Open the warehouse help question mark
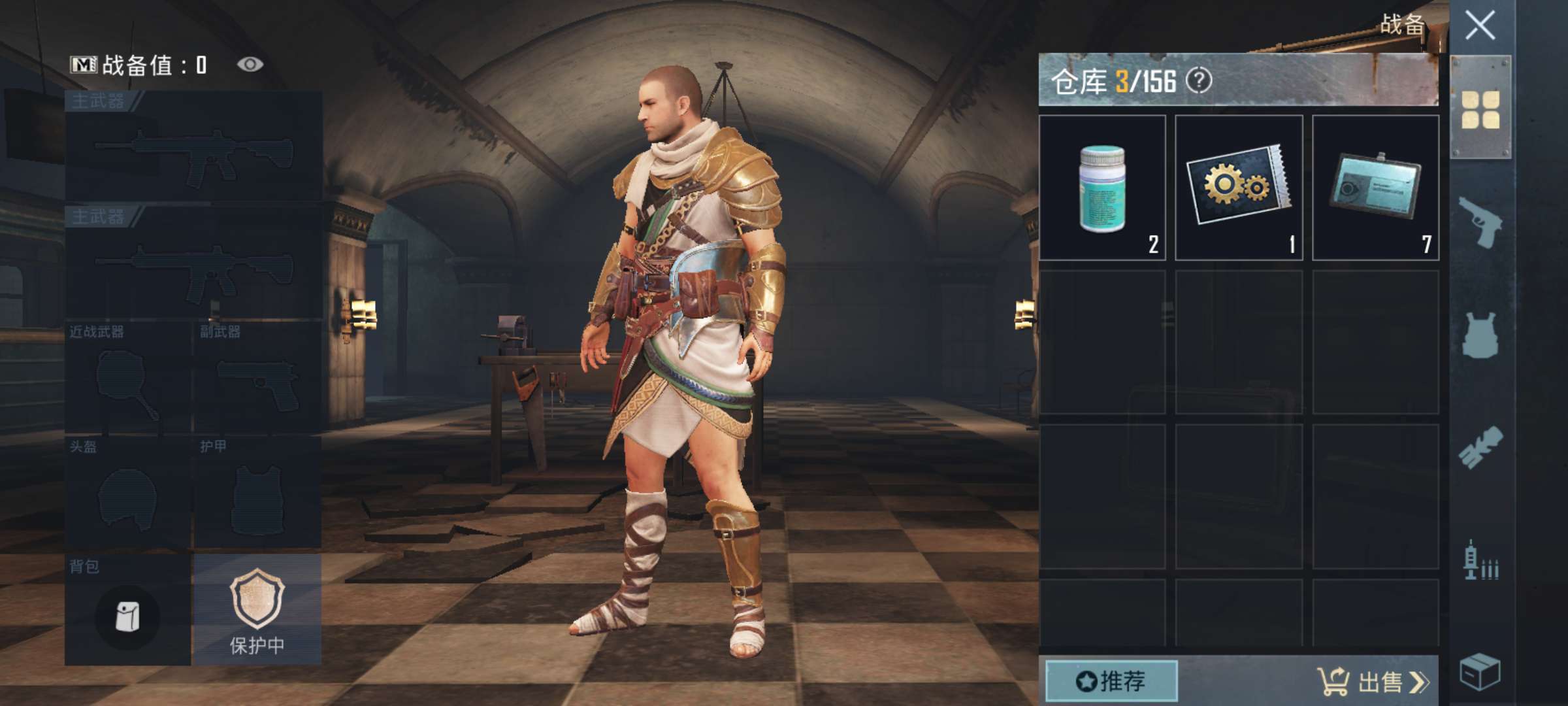 (1199, 81)
